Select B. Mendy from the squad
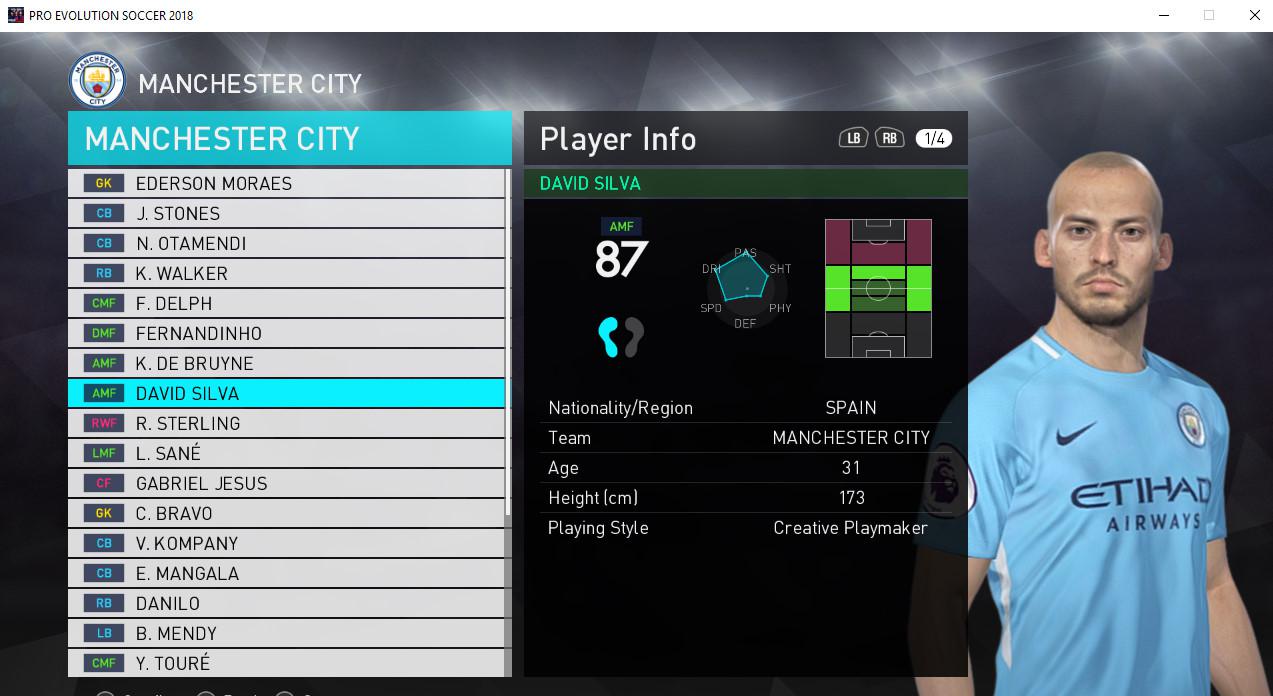 pos(287,633)
